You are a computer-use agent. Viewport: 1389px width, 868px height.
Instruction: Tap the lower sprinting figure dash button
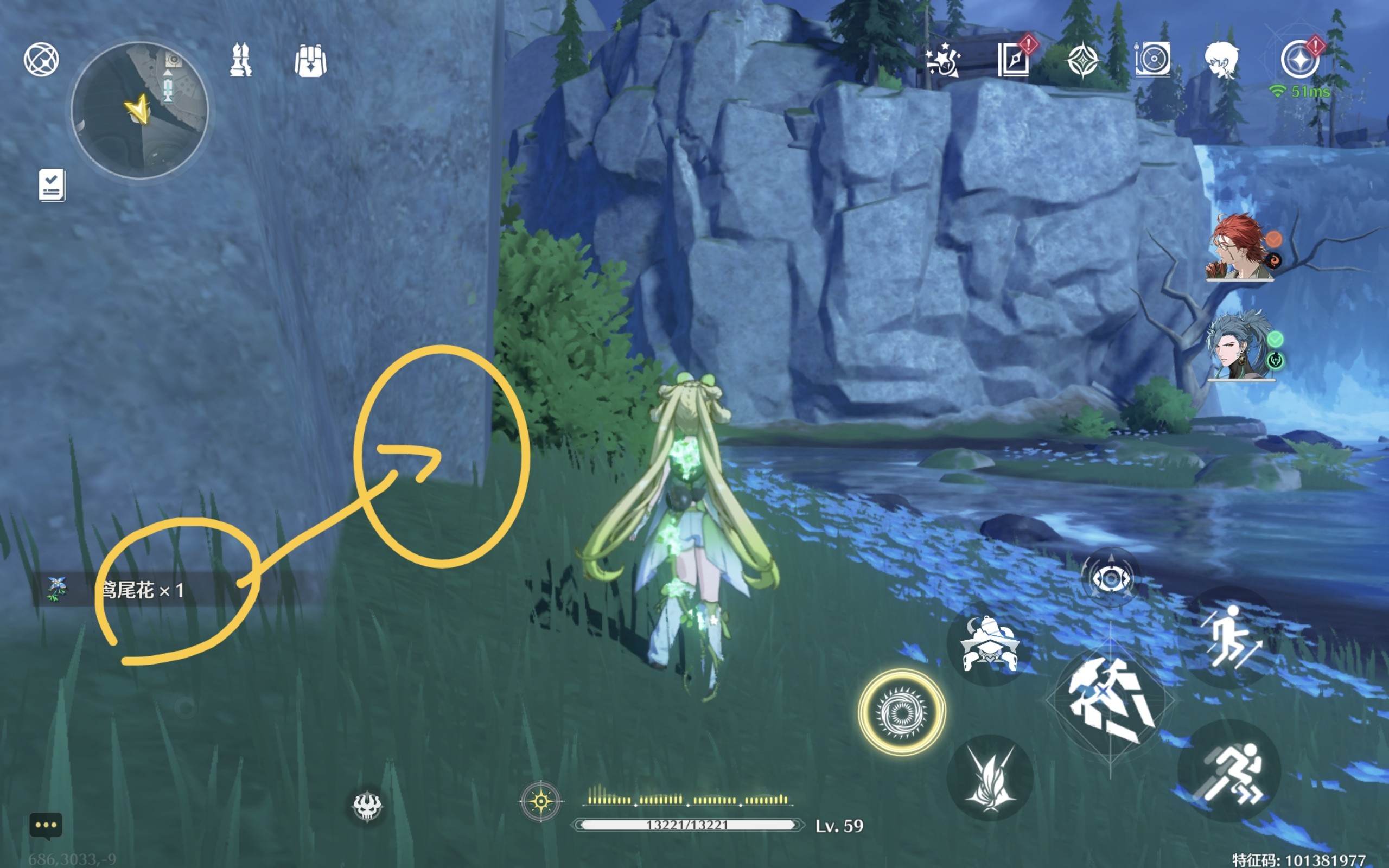click(1229, 771)
